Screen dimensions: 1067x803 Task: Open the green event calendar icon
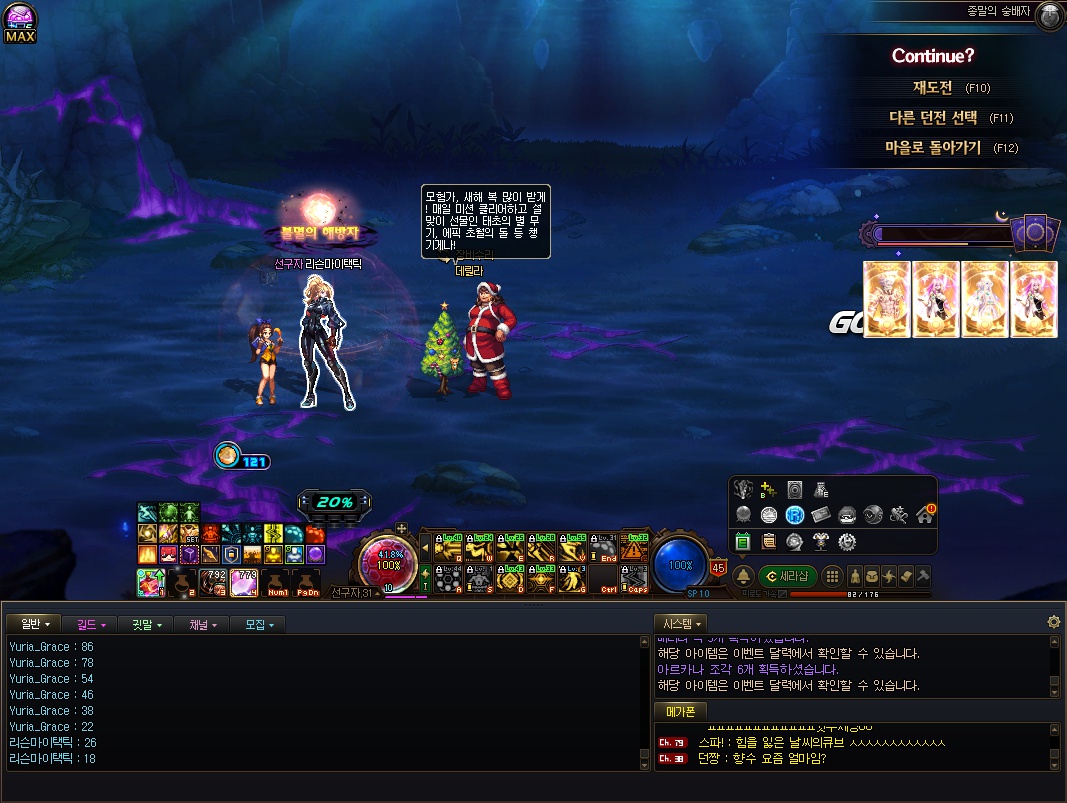(x=743, y=542)
